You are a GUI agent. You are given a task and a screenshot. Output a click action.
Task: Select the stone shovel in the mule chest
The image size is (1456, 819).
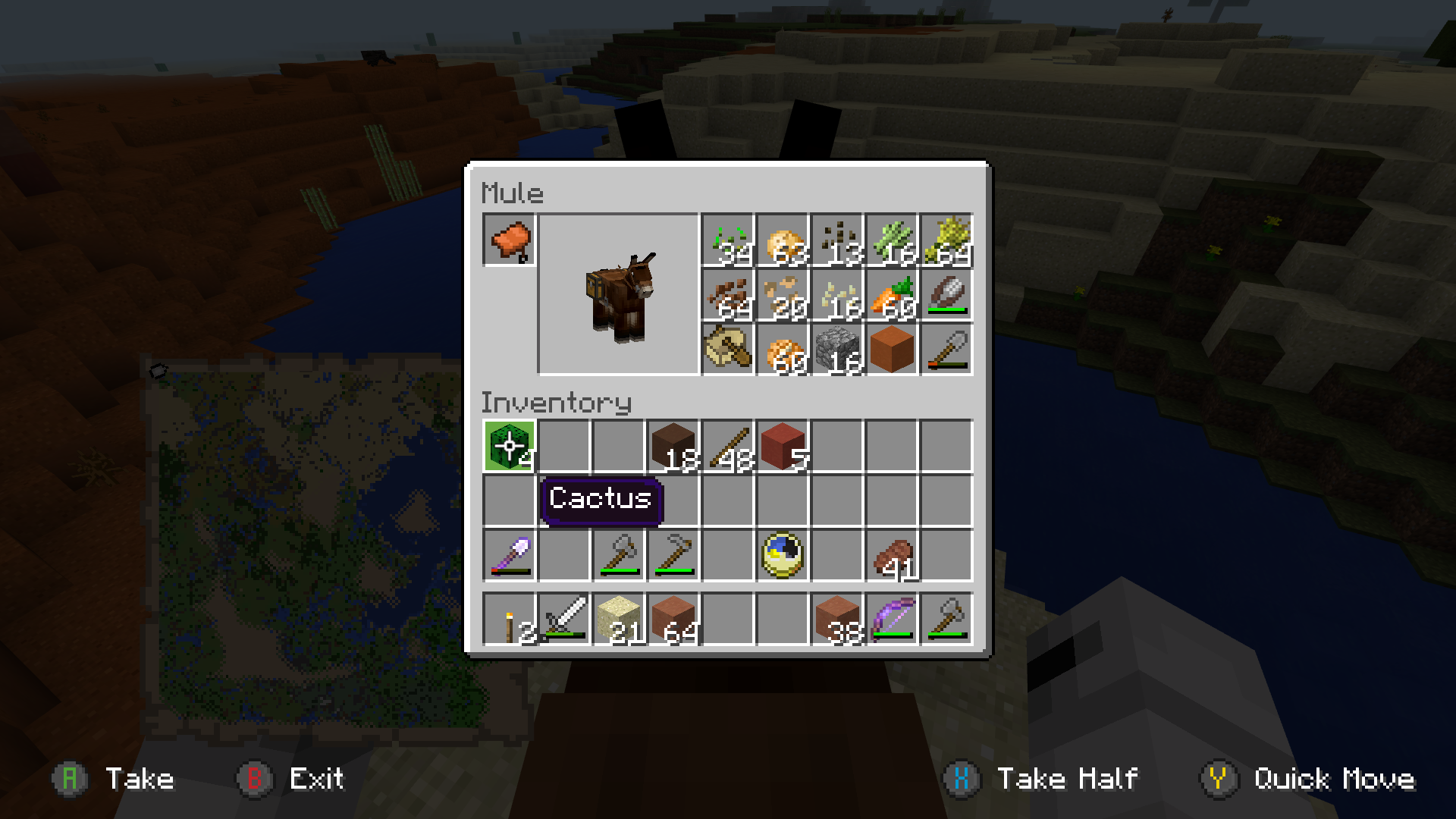(946, 350)
